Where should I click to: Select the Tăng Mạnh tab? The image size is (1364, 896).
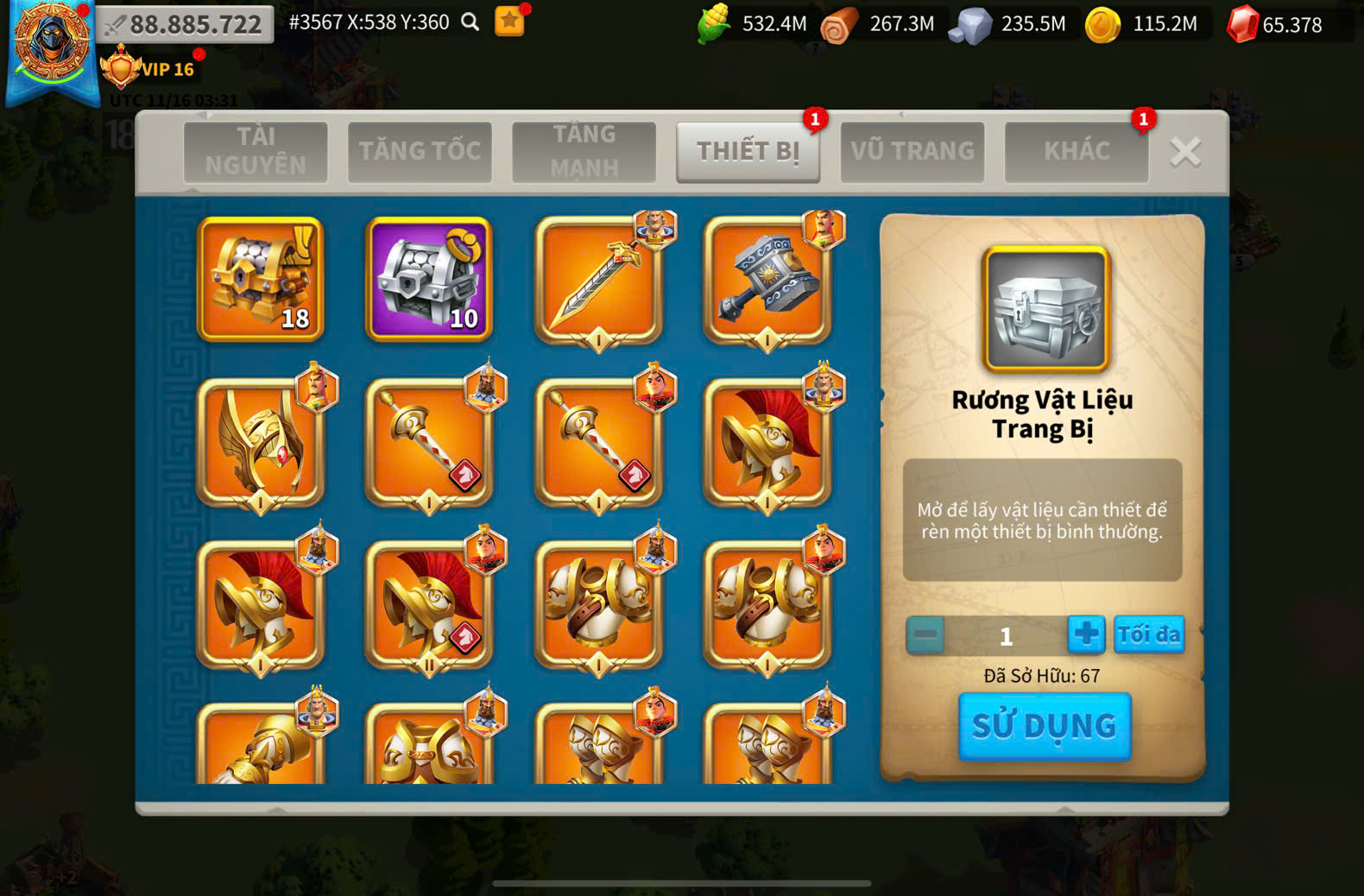(584, 151)
